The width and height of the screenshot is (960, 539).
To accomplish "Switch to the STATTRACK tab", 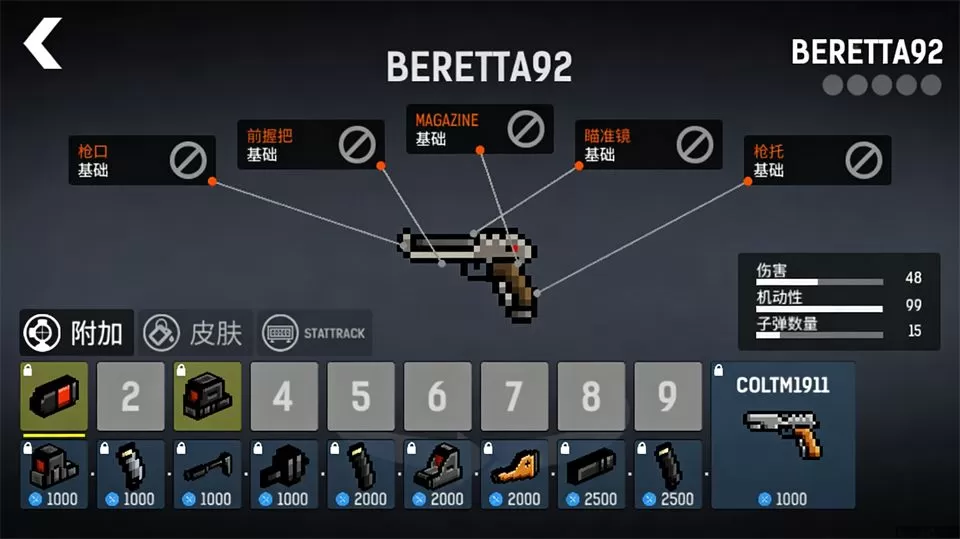I will pos(315,333).
